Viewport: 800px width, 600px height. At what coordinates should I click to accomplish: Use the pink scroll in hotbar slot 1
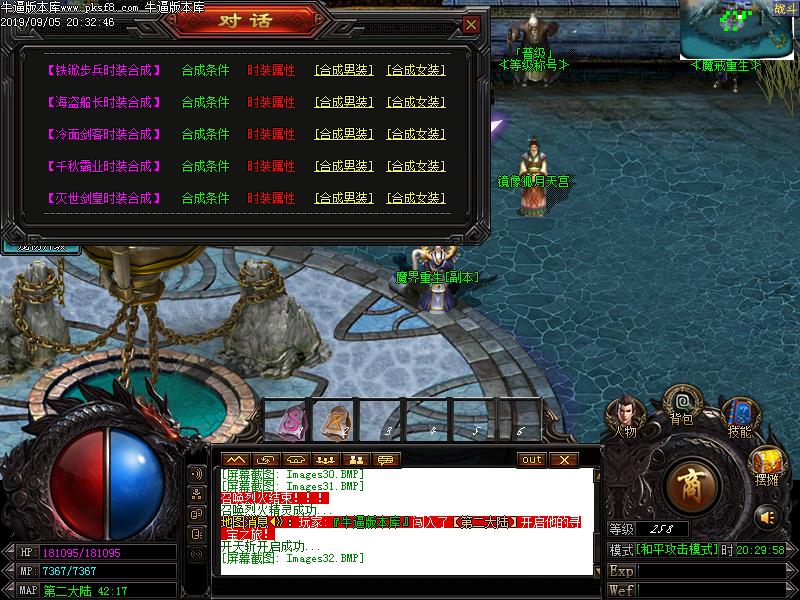point(291,420)
